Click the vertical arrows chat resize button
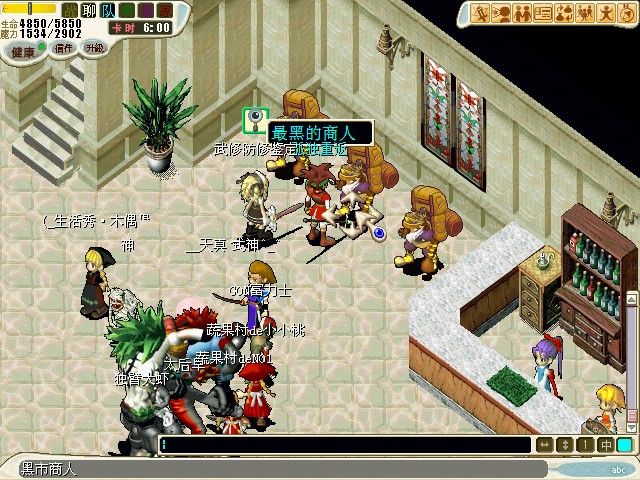 point(565,445)
